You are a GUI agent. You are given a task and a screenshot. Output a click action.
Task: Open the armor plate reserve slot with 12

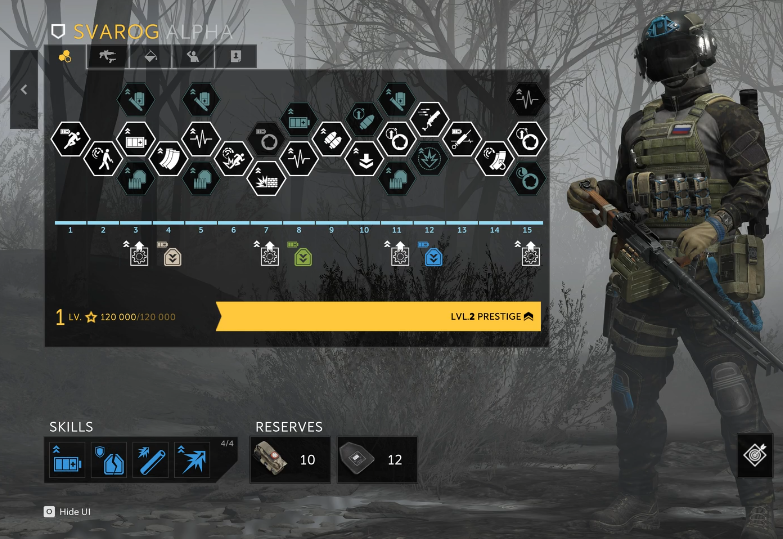pos(377,459)
